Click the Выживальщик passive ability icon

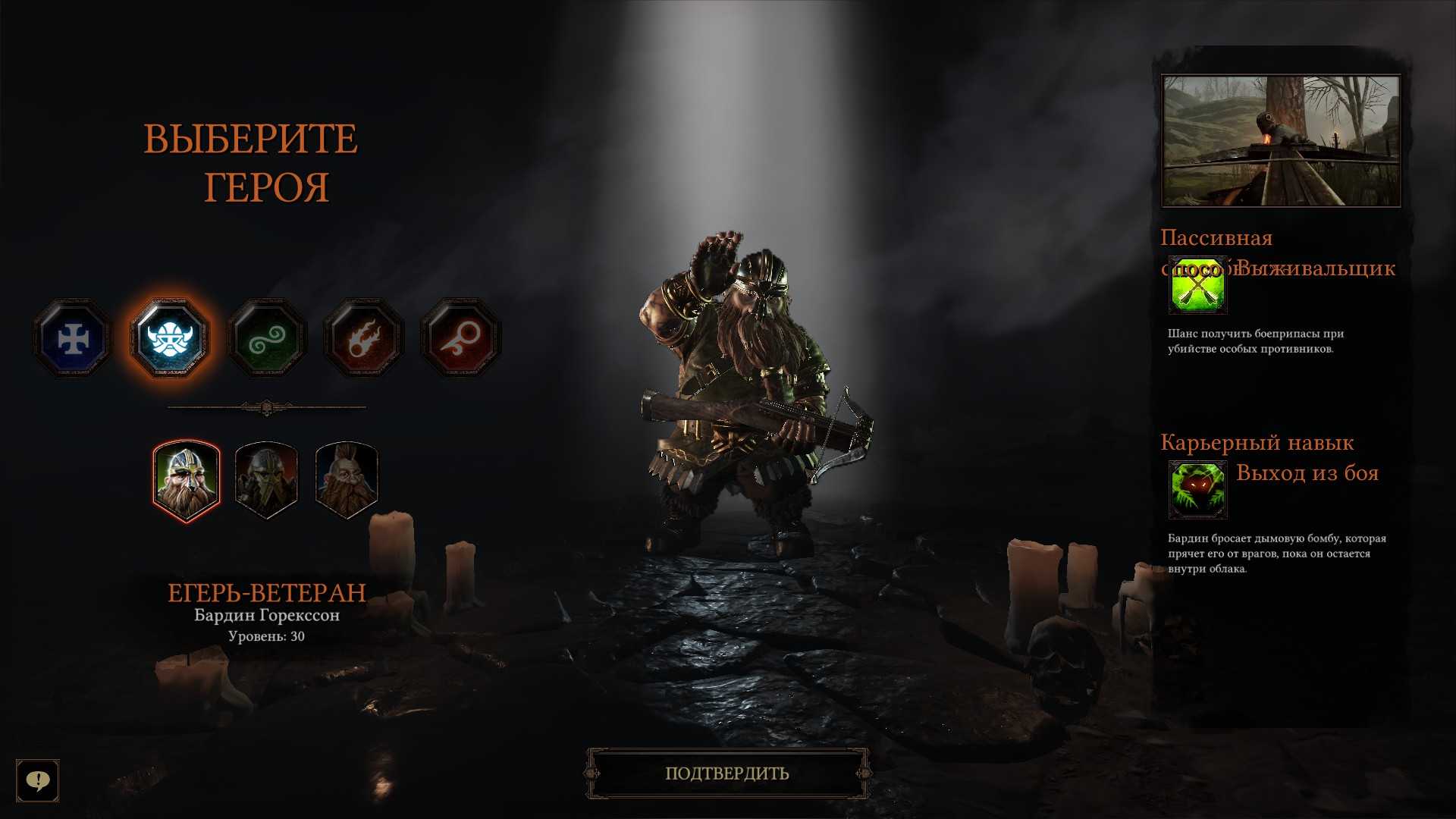1197,285
